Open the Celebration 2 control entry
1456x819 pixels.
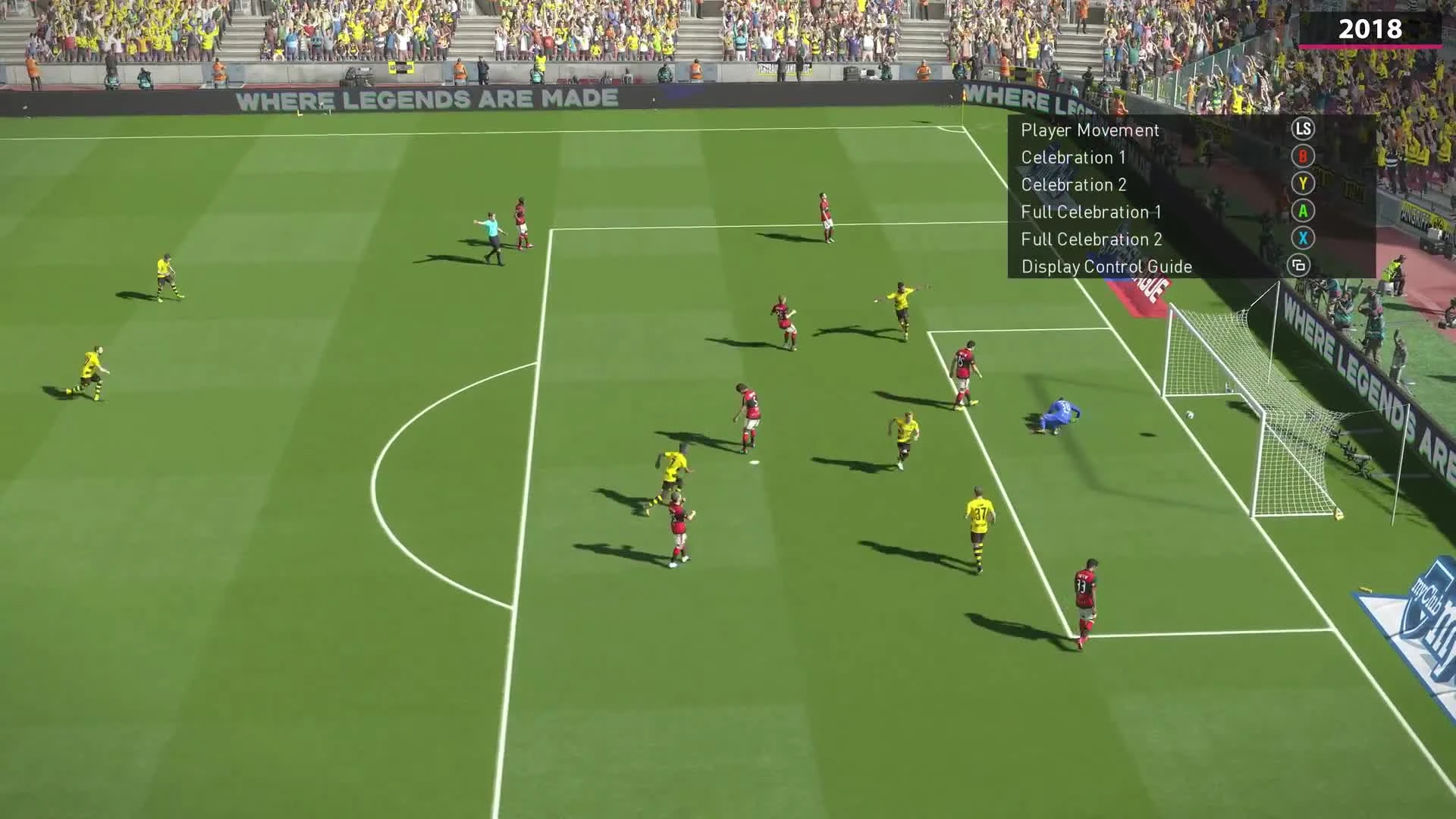point(1073,184)
